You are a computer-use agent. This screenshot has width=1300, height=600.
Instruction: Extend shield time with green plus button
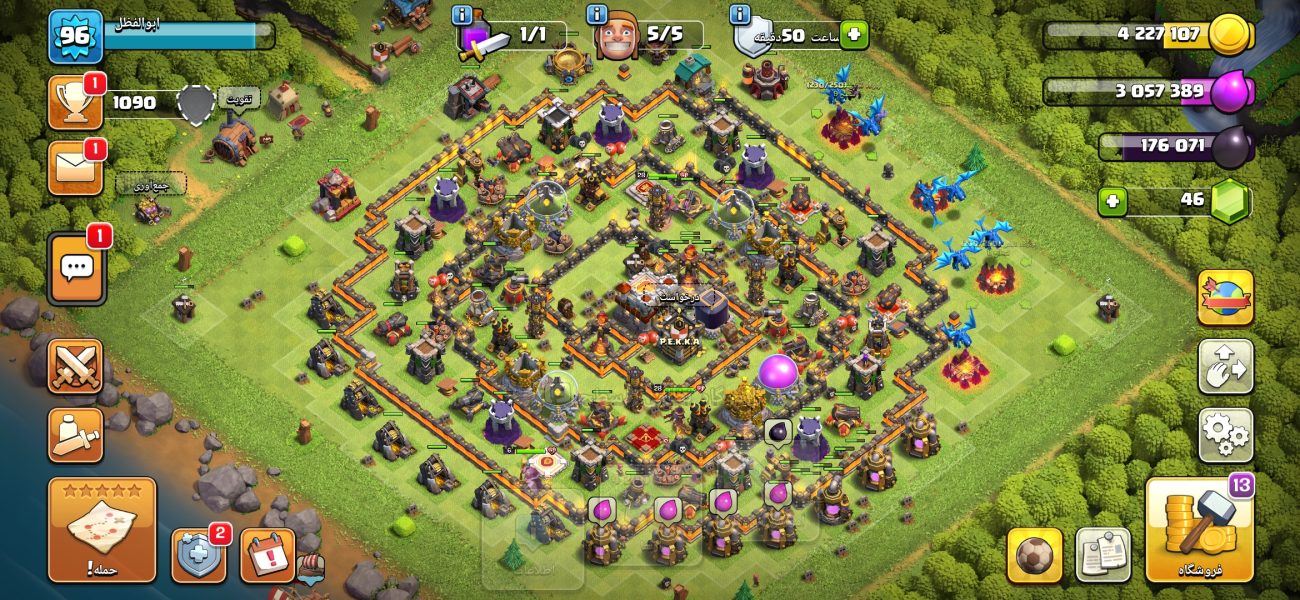(x=853, y=35)
